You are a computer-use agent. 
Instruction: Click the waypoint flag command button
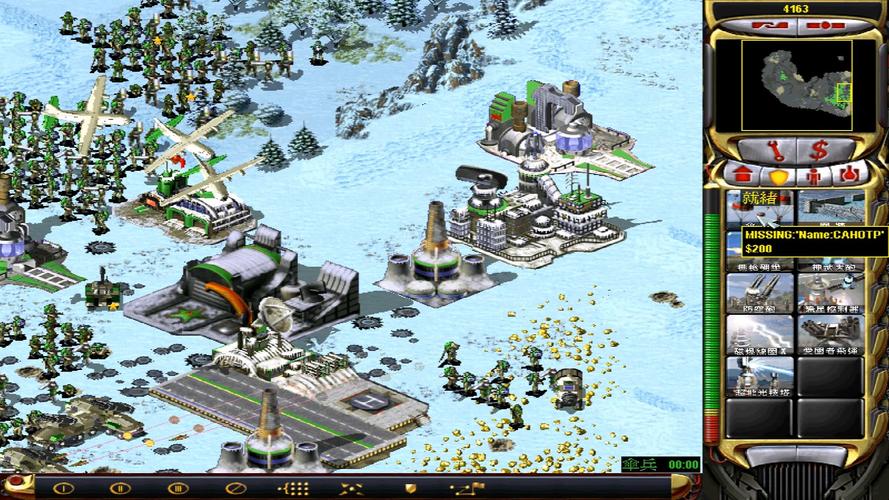pyautogui.click(x=467, y=488)
